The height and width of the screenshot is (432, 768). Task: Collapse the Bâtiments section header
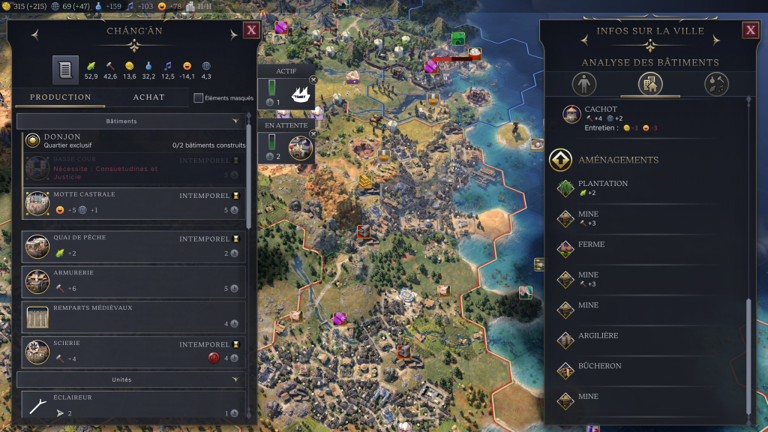(x=130, y=121)
